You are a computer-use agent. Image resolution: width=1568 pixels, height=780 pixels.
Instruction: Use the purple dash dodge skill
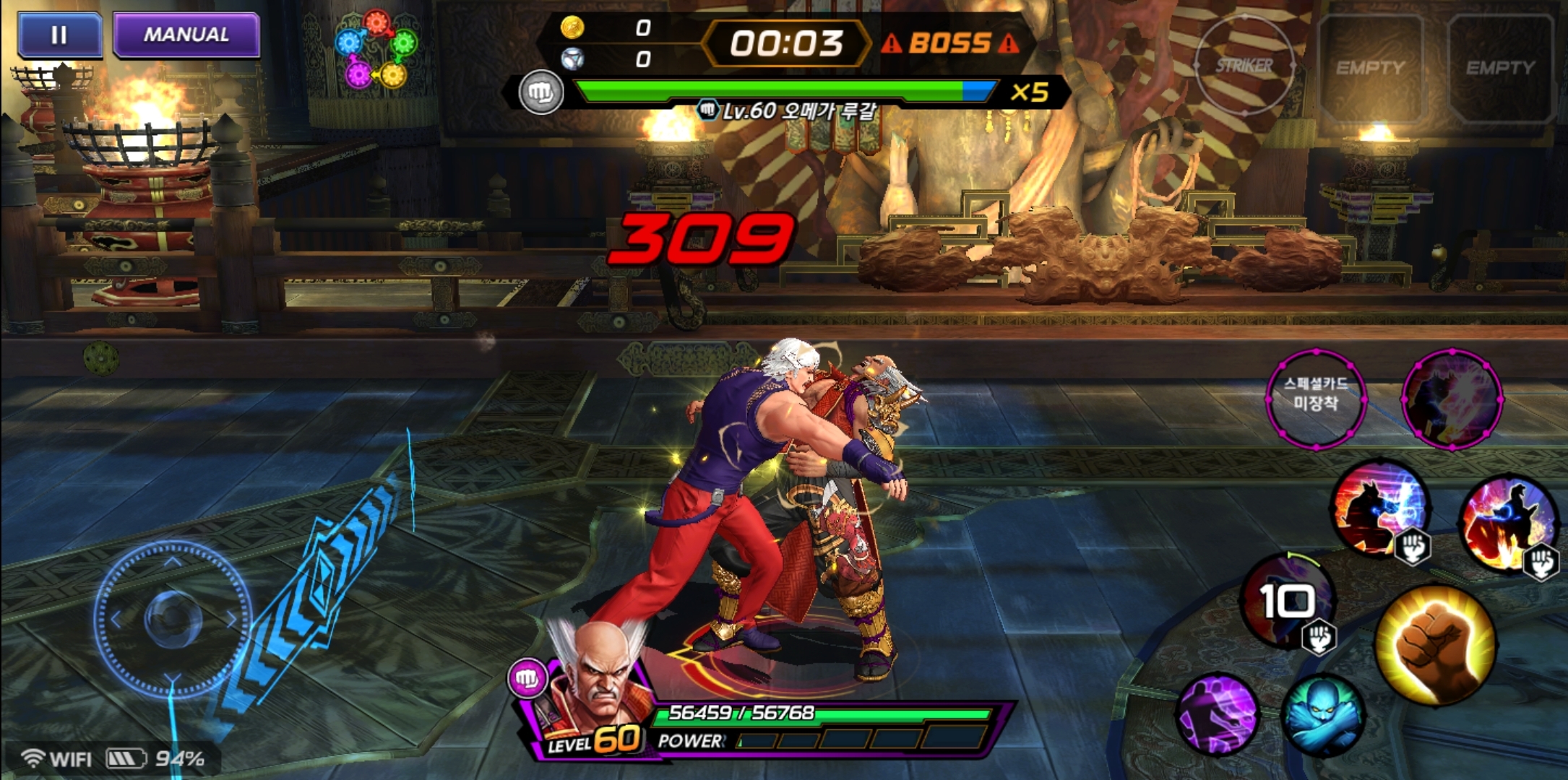click(x=1218, y=714)
